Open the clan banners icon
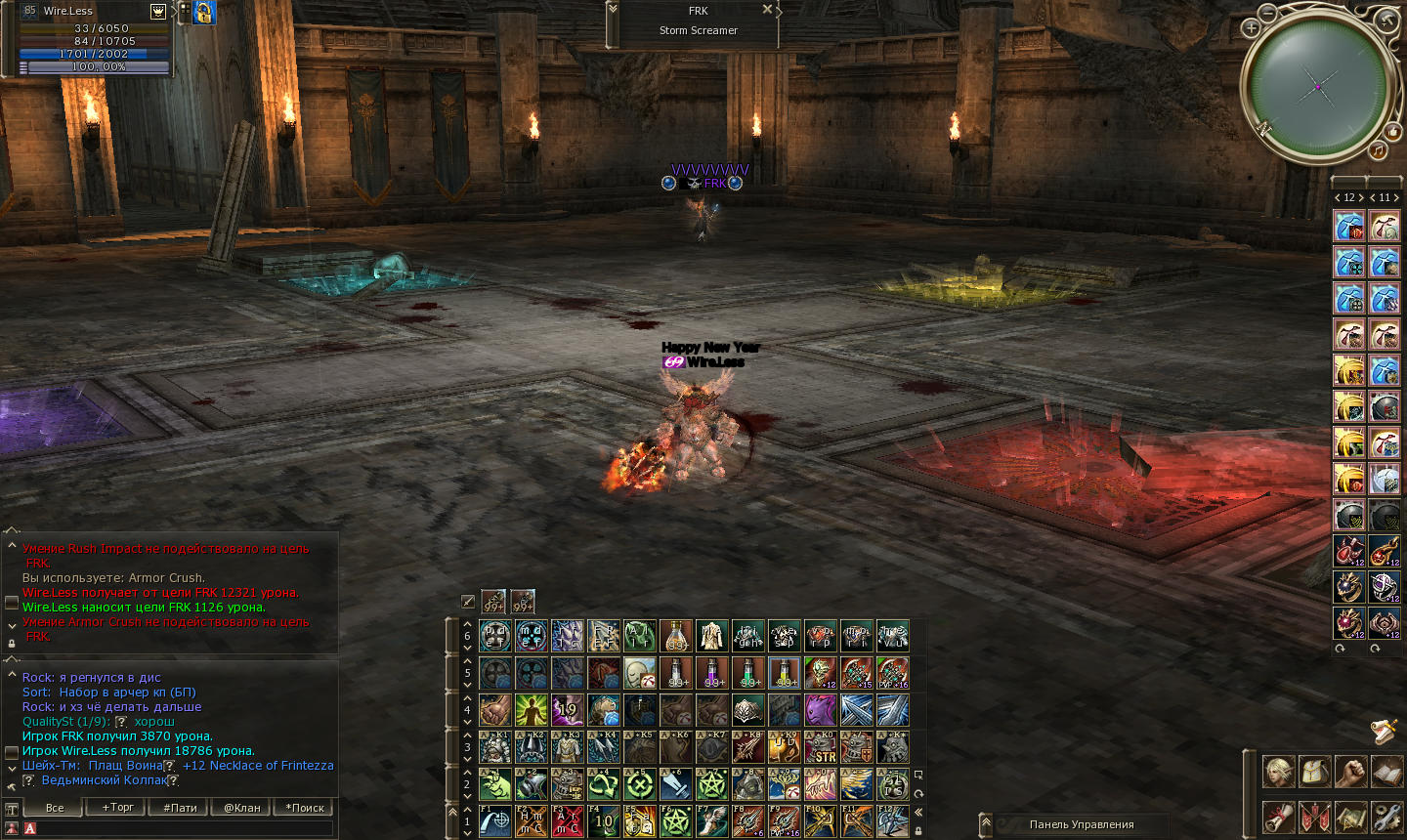 1315,816
